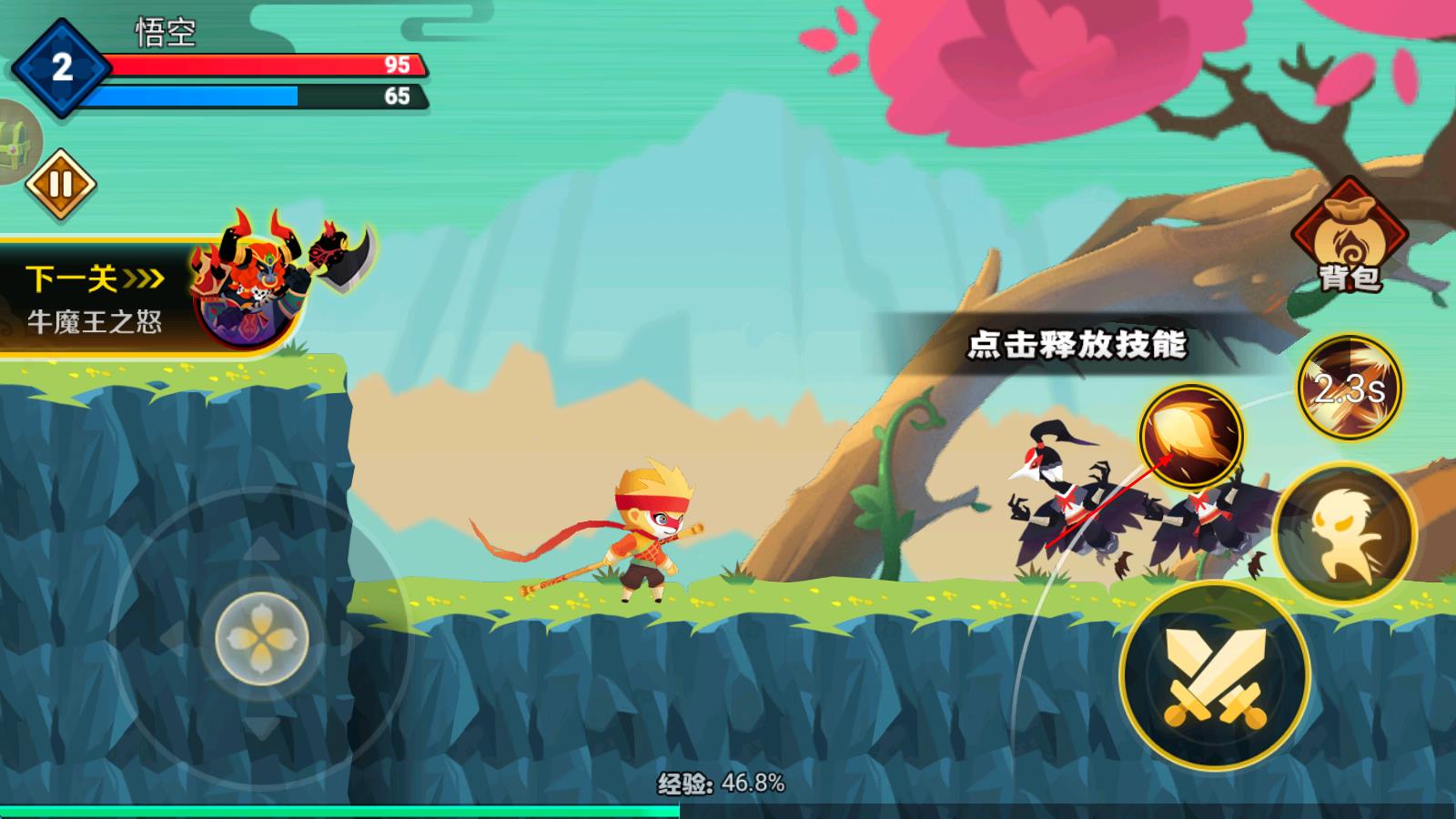This screenshot has height=819, width=1456.
Task: Tap the skill on 2.3s cooldown
Action: click(x=1349, y=388)
